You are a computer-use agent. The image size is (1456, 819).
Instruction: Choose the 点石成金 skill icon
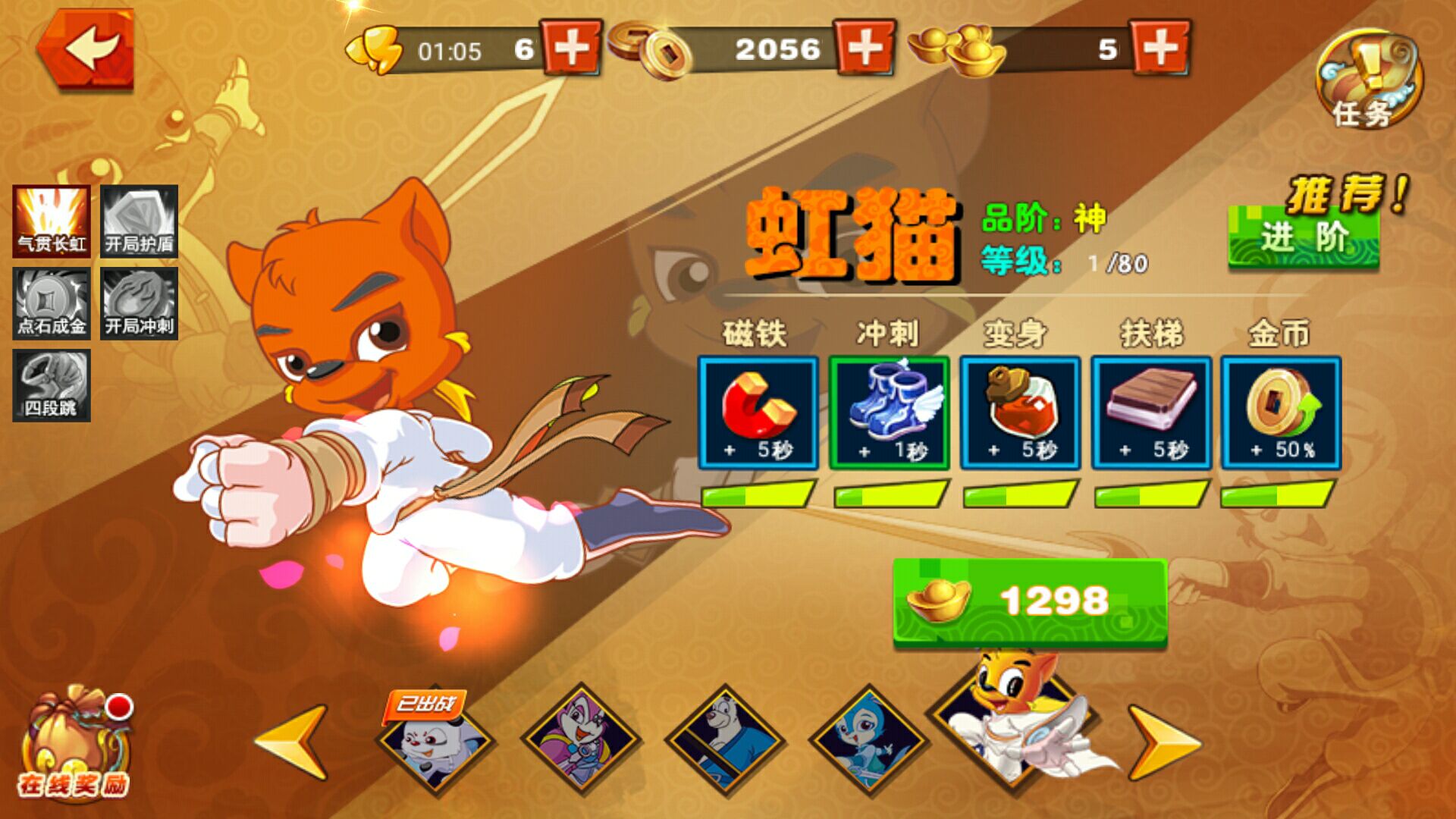point(52,303)
